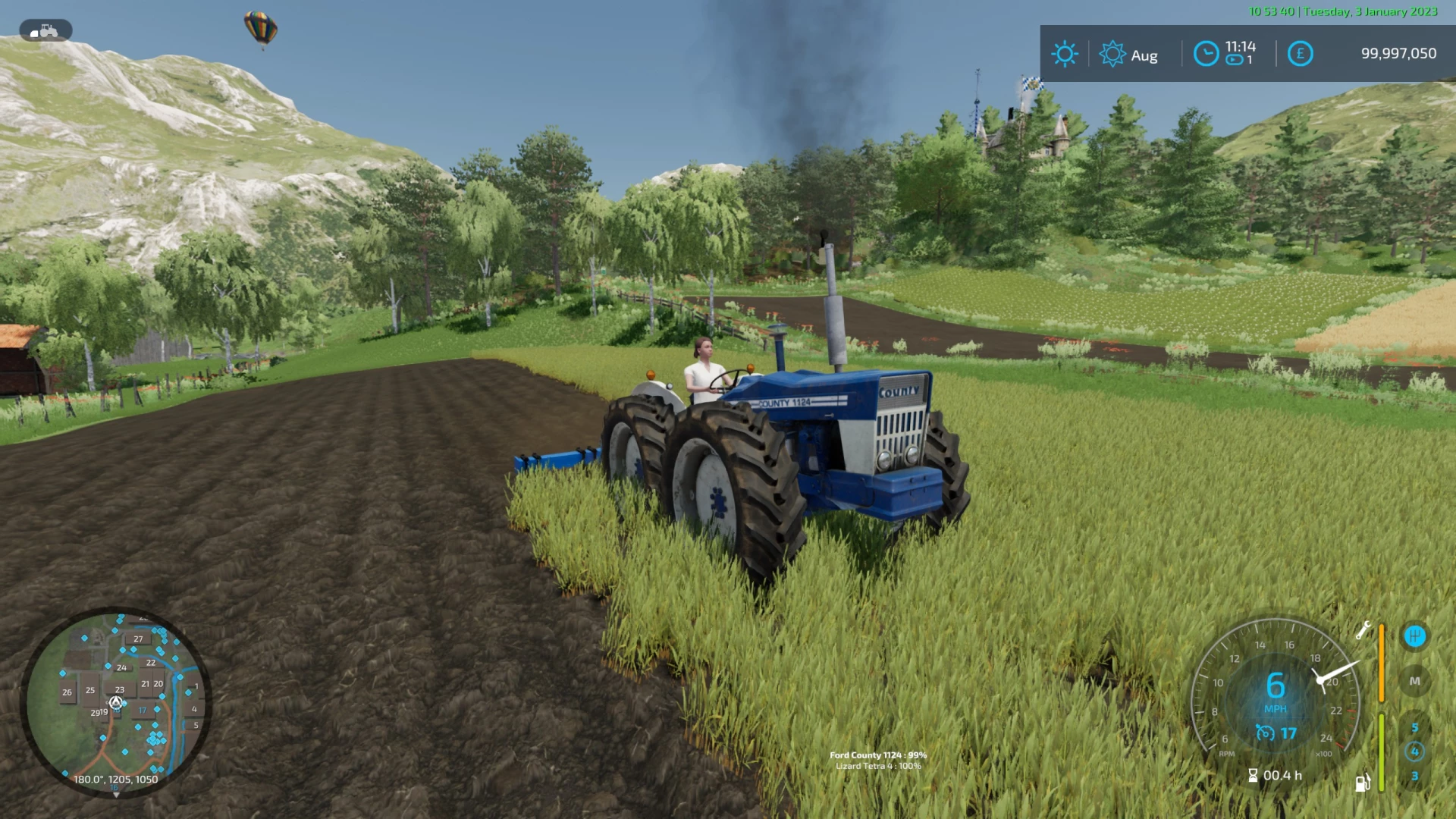This screenshot has height=819, width=1456.
Task: Enable manual transmission with the M button
Action: (x=1414, y=681)
